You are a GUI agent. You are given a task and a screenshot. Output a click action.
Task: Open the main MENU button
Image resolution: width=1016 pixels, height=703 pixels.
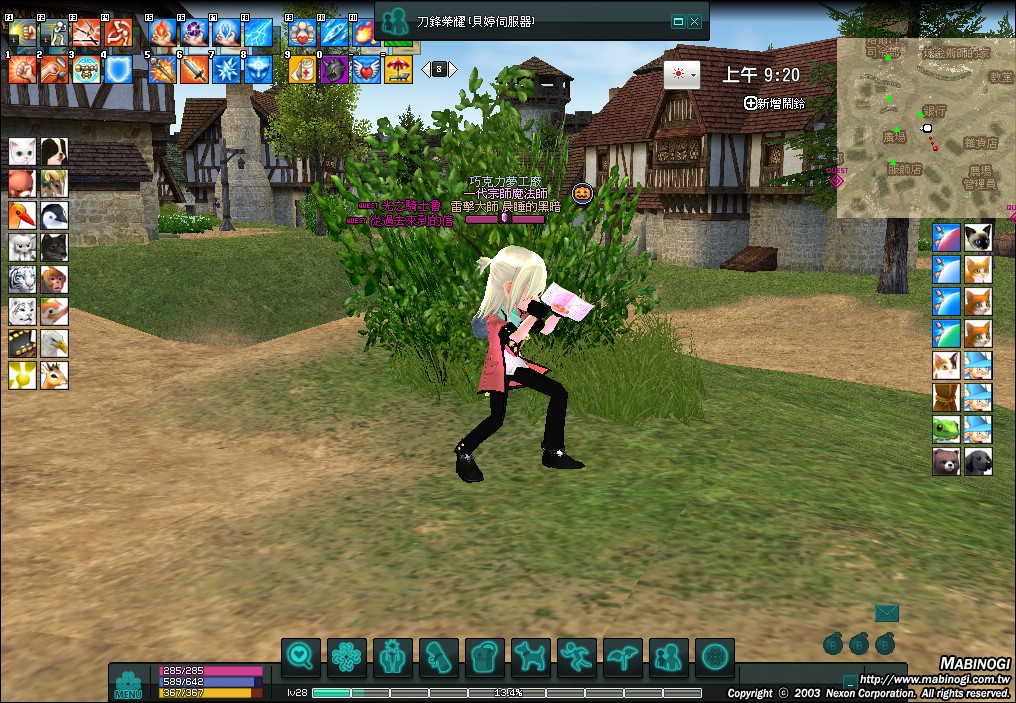coord(128,682)
